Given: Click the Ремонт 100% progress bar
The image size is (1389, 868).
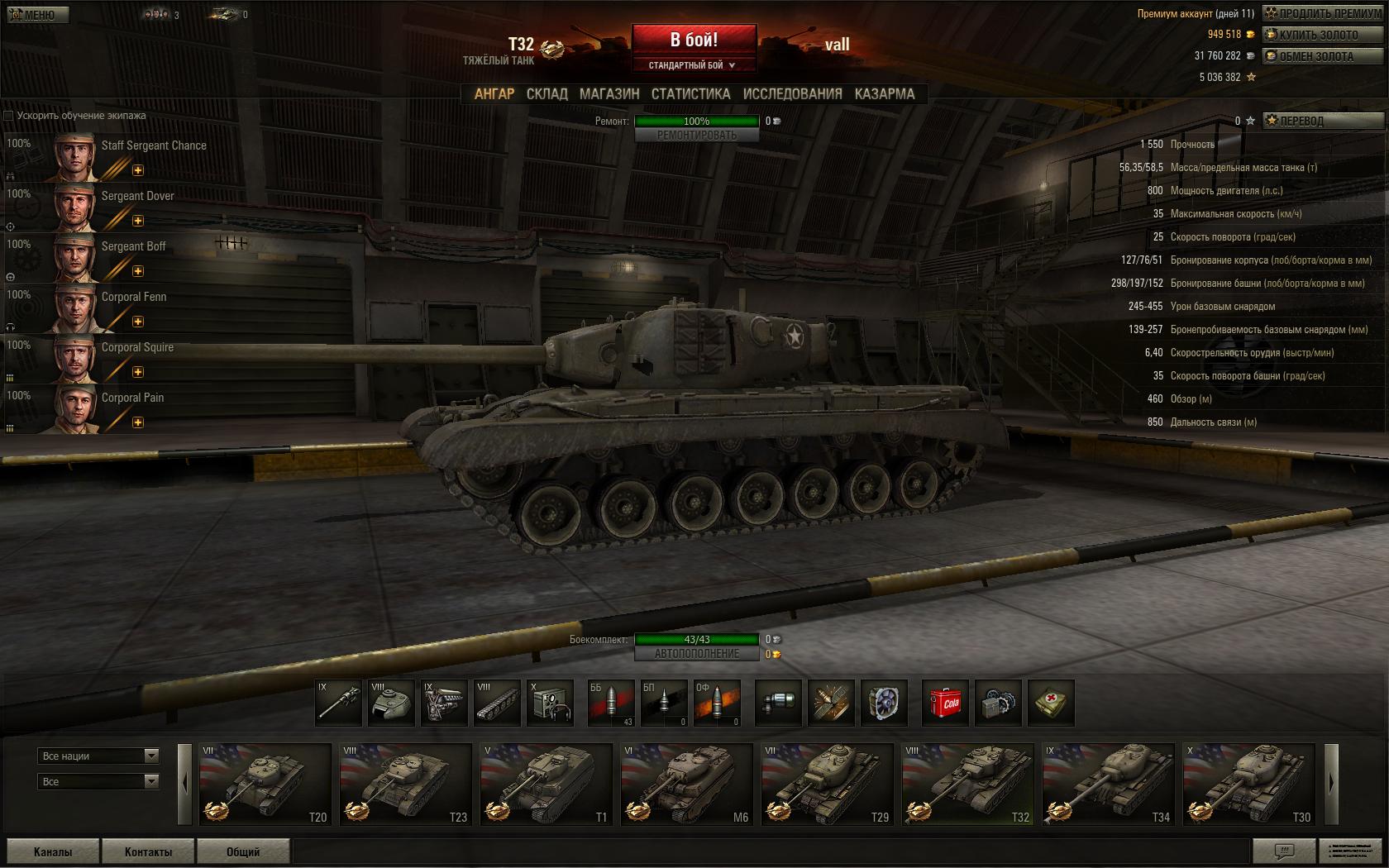Looking at the screenshot, I should click(697, 120).
